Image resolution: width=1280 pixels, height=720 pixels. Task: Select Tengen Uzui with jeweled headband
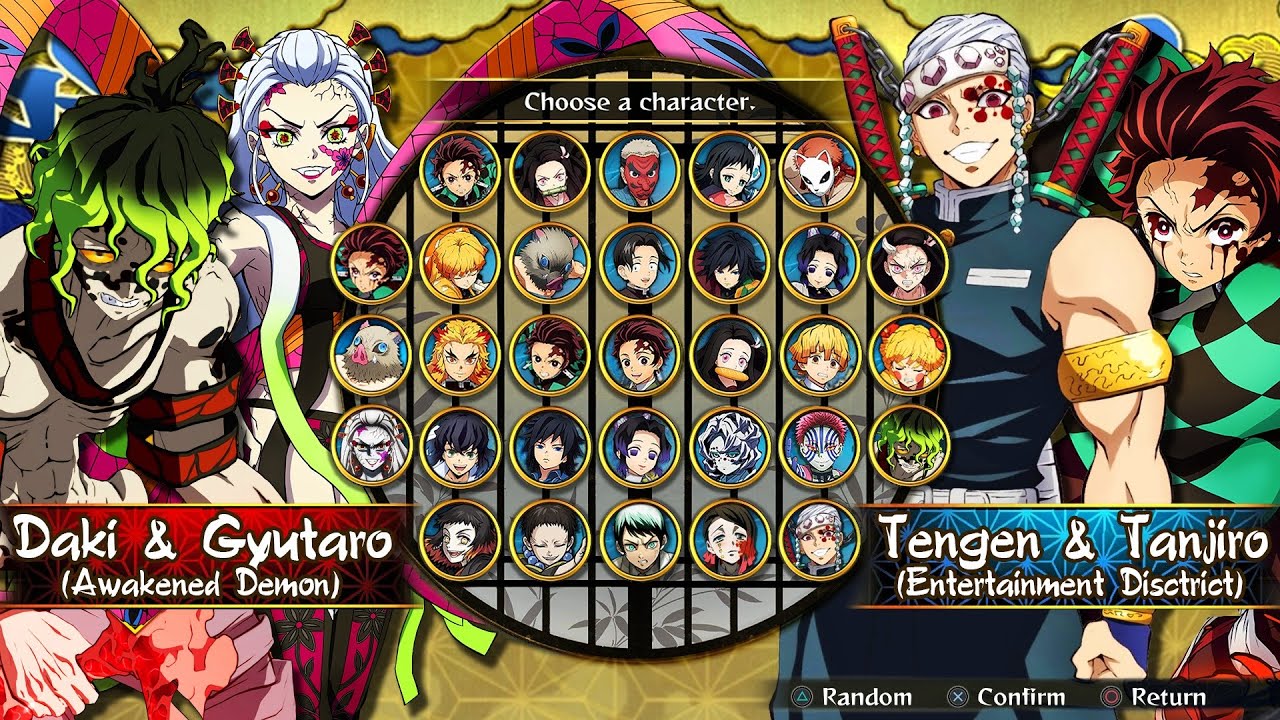819,539
